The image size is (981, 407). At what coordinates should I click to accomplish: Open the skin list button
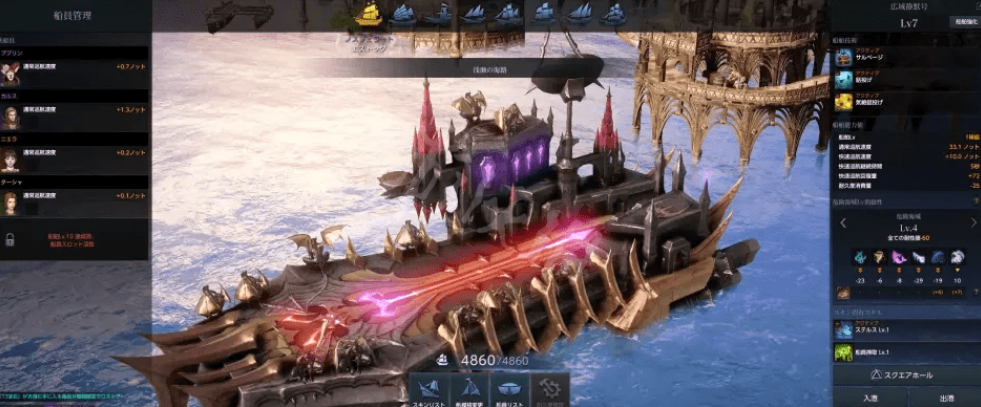pyautogui.click(x=431, y=389)
